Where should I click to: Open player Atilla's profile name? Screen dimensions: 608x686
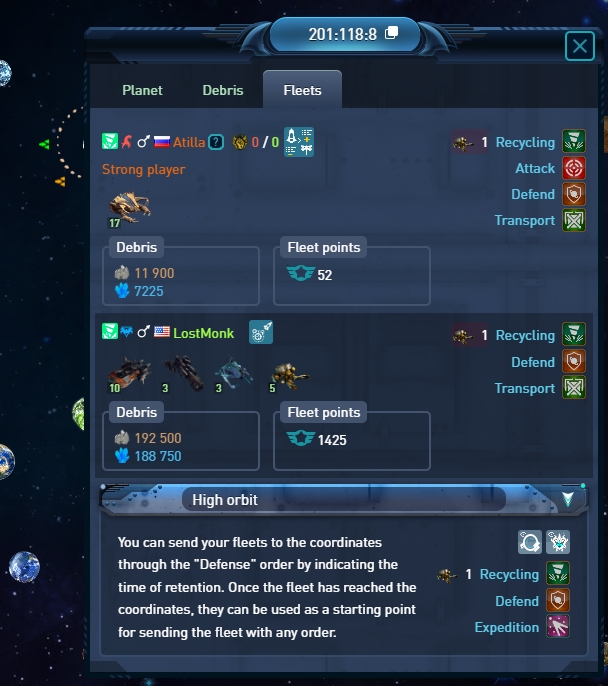[x=189, y=142]
